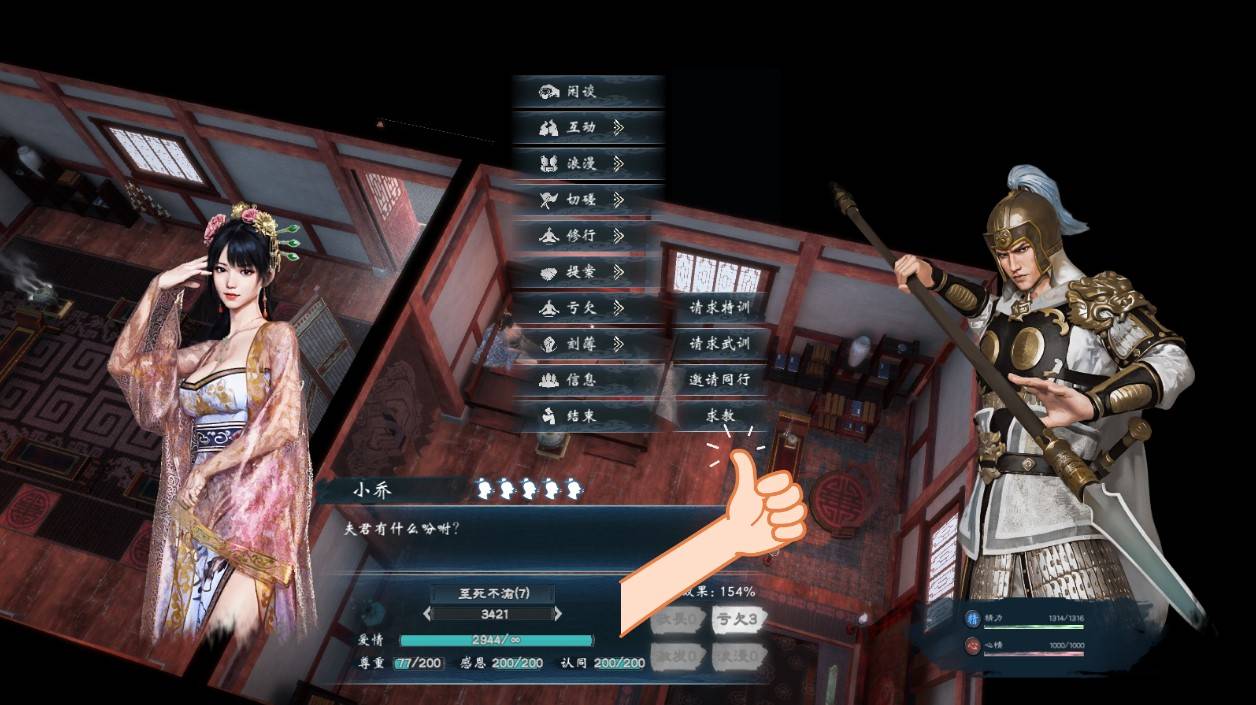Open the 修行 training submenu

[588, 235]
